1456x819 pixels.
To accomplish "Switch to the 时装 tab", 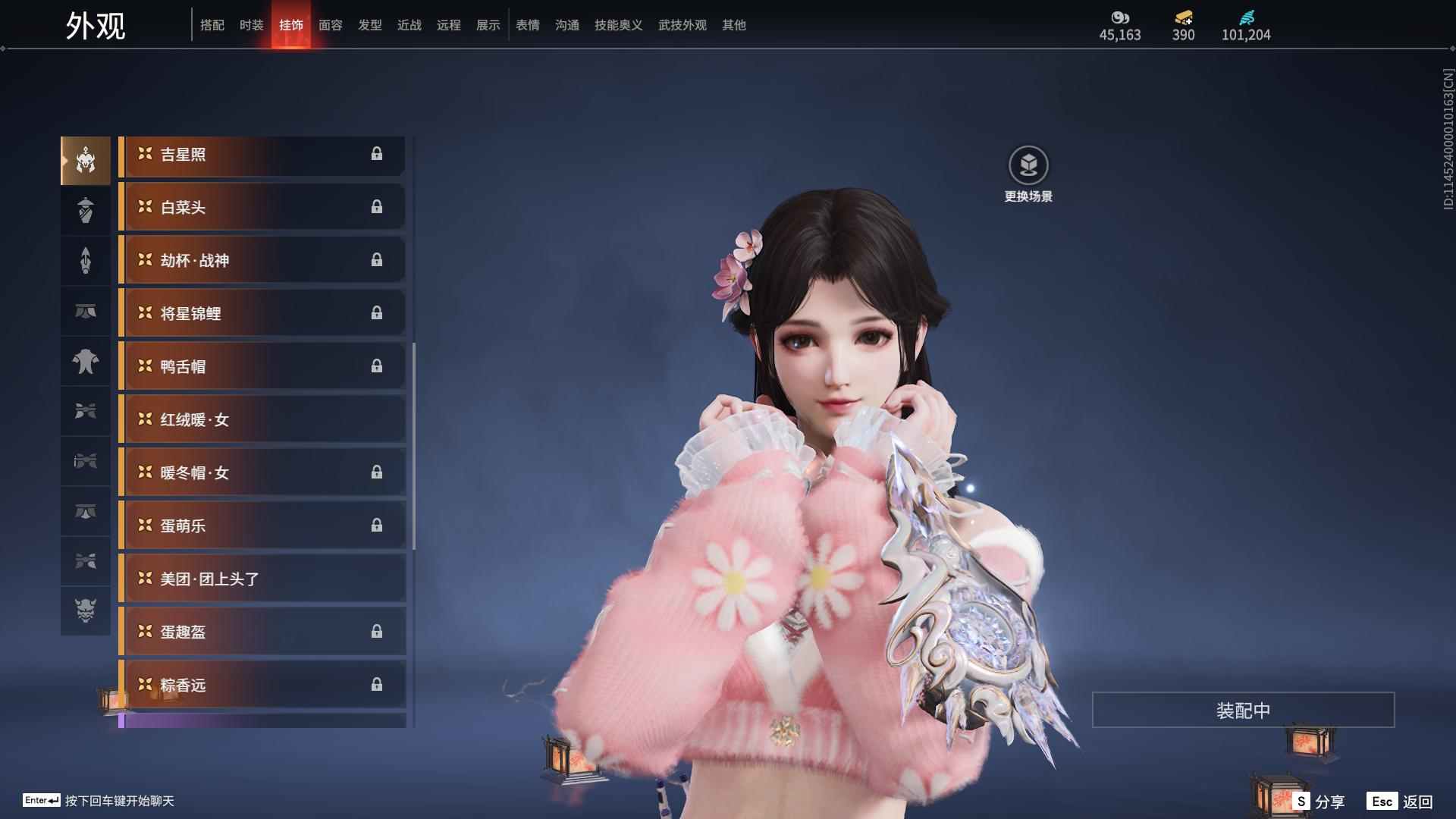I will 251,25.
